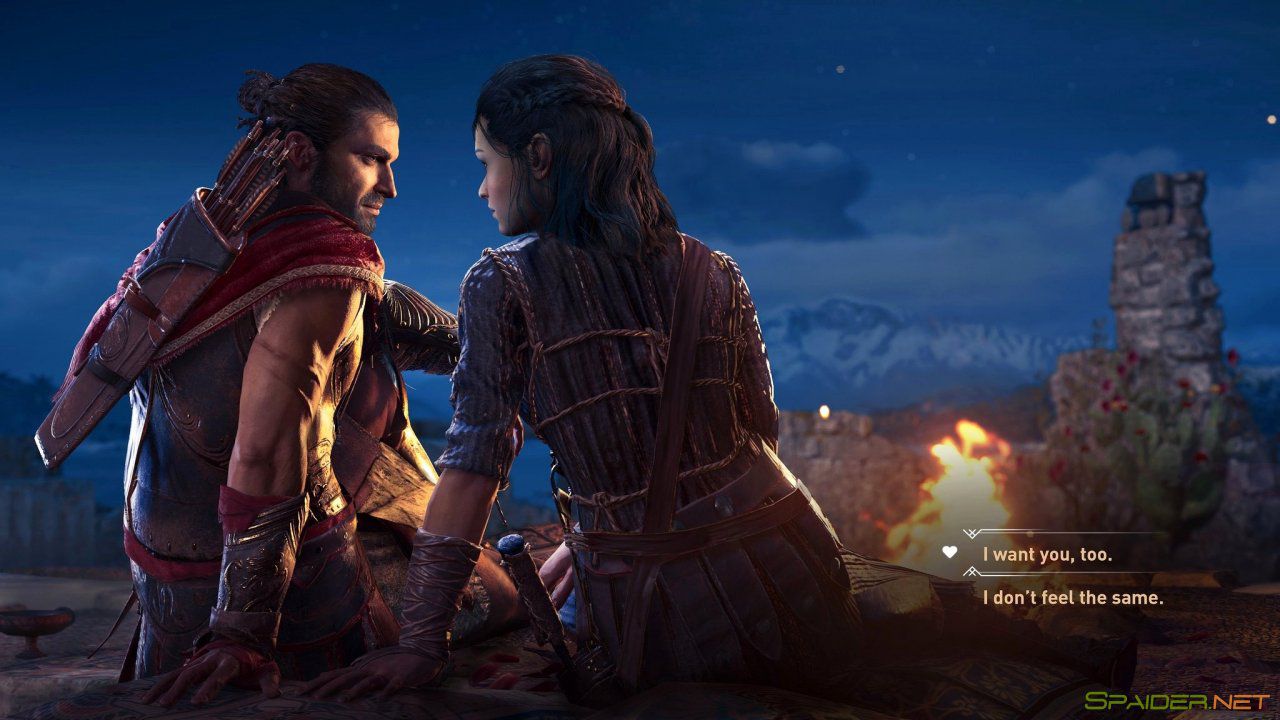Click the decorative arrow marker above the dialogue box
Image resolution: width=1280 pixels, height=720 pixels.
(x=970, y=533)
